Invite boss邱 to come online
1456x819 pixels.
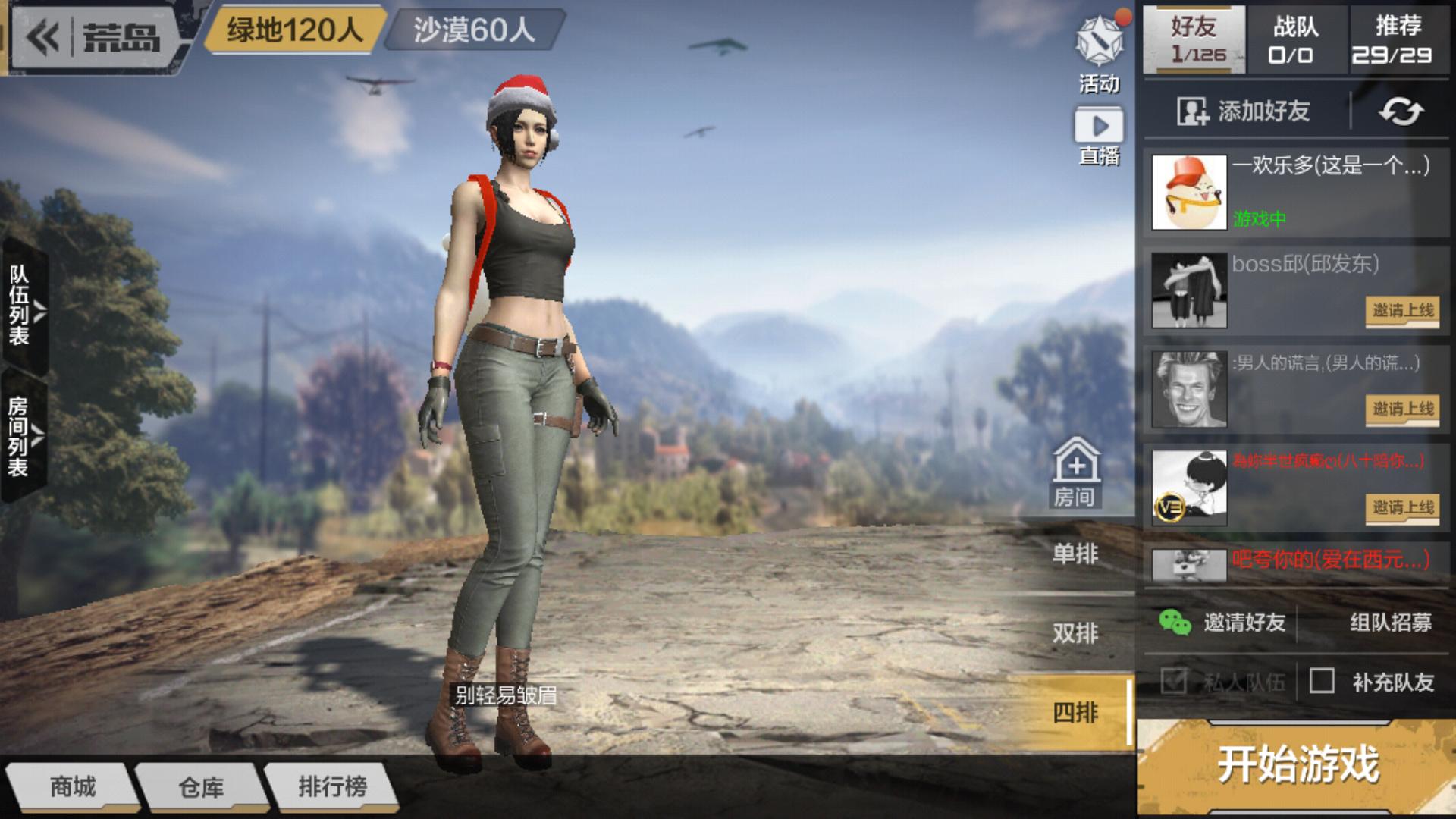[1402, 311]
